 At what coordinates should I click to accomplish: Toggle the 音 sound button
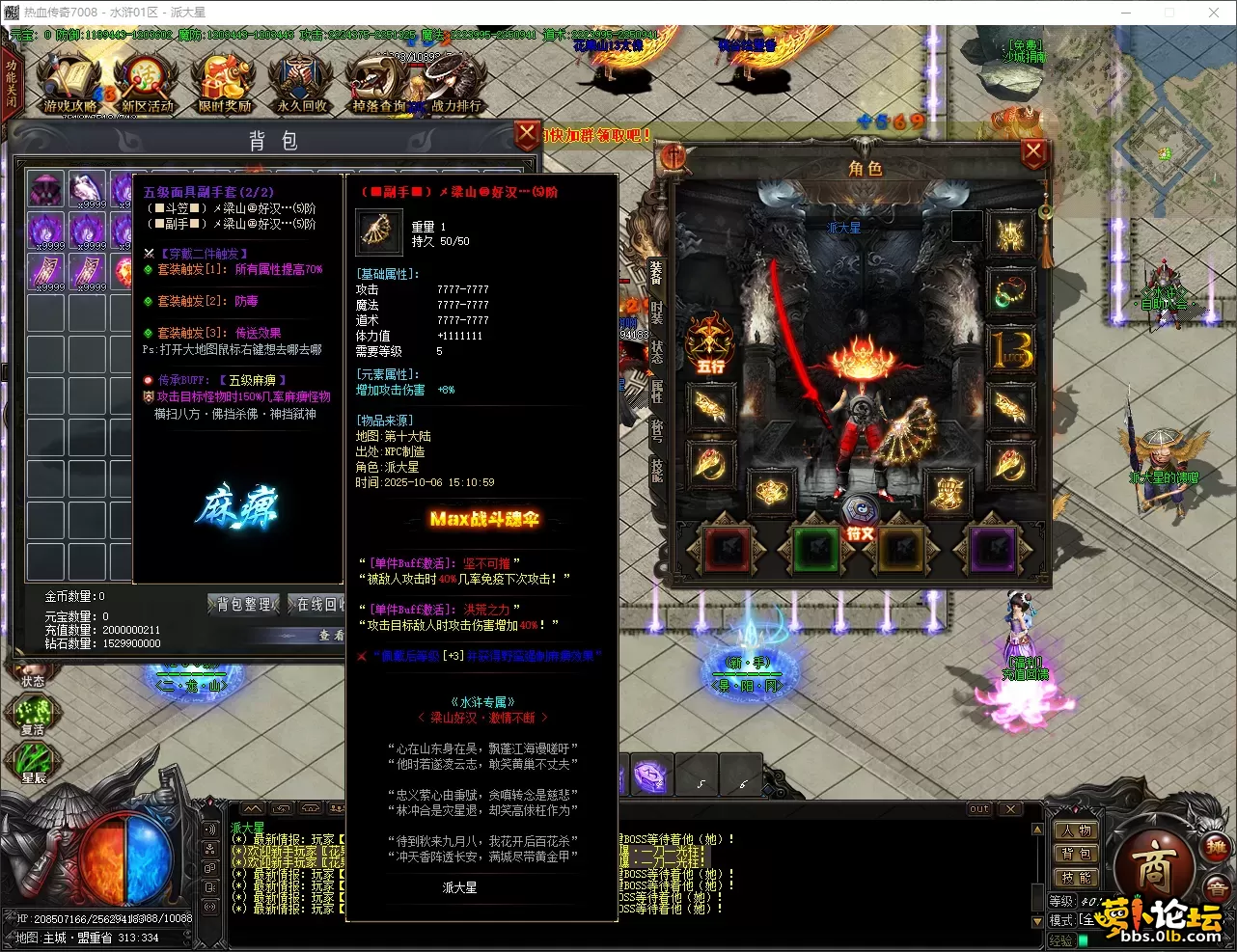[x=1218, y=888]
